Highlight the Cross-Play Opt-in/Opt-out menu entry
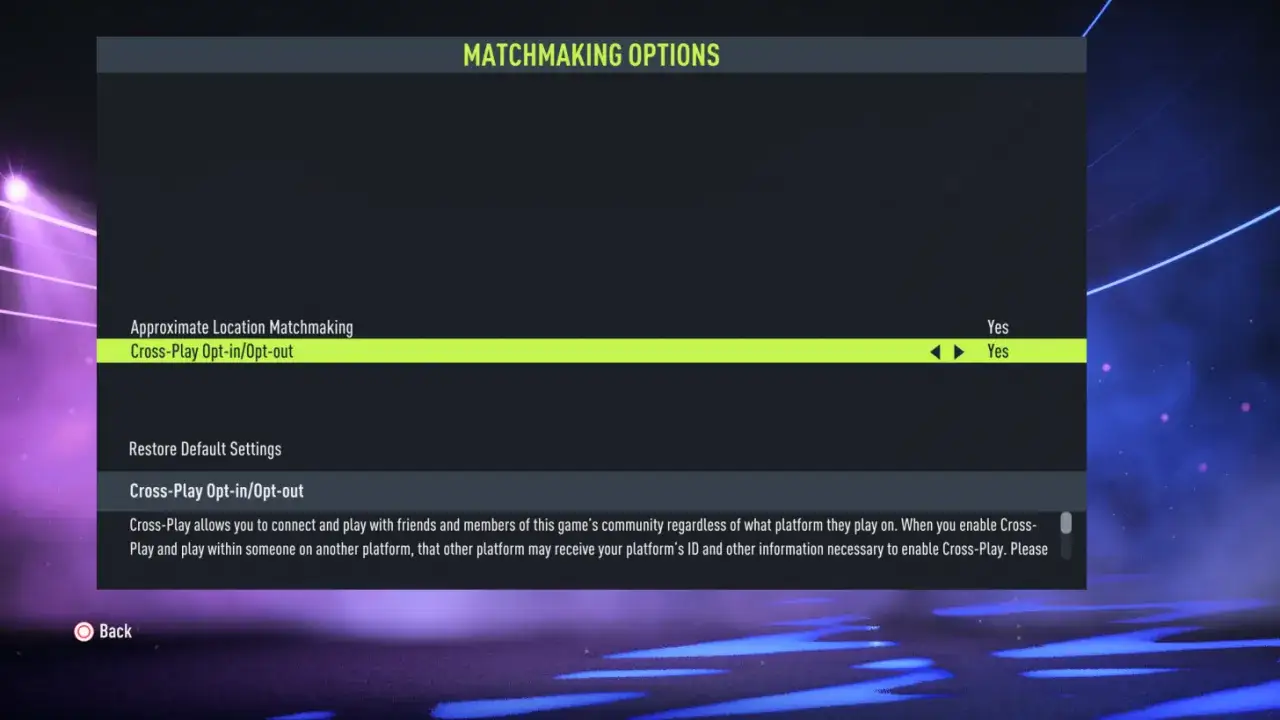1280x720 pixels. point(212,351)
